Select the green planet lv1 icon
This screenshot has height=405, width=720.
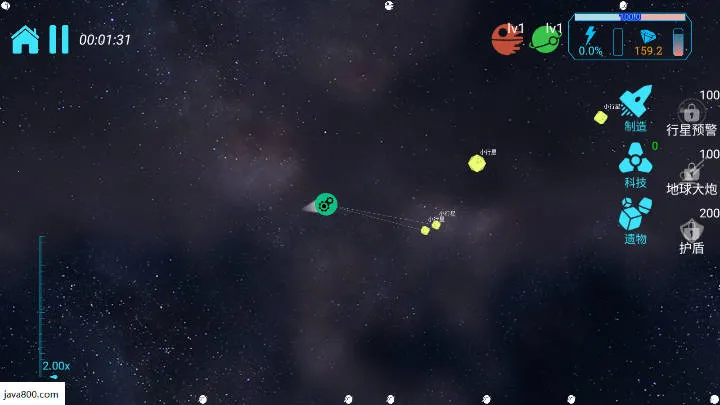546,39
